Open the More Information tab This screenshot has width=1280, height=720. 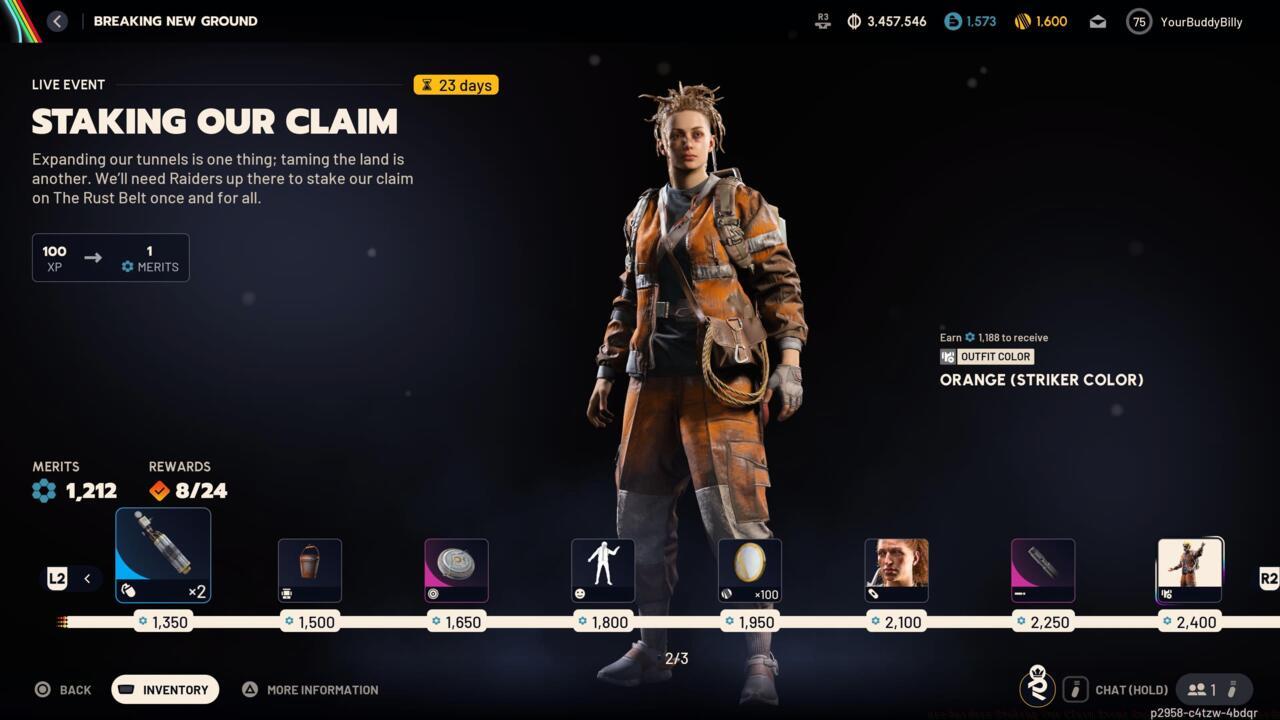click(310, 689)
